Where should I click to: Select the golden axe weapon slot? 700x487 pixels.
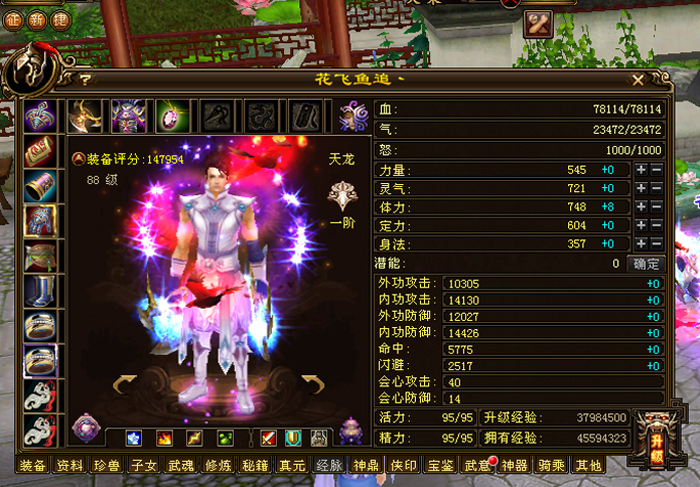click(85, 116)
